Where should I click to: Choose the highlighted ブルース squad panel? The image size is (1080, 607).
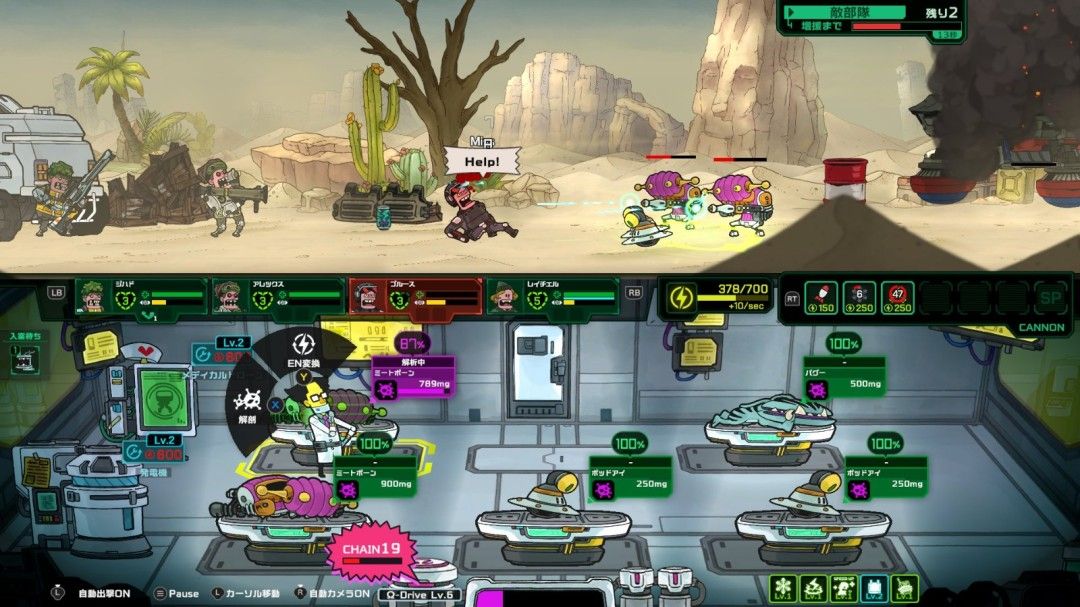pyautogui.click(x=415, y=296)
